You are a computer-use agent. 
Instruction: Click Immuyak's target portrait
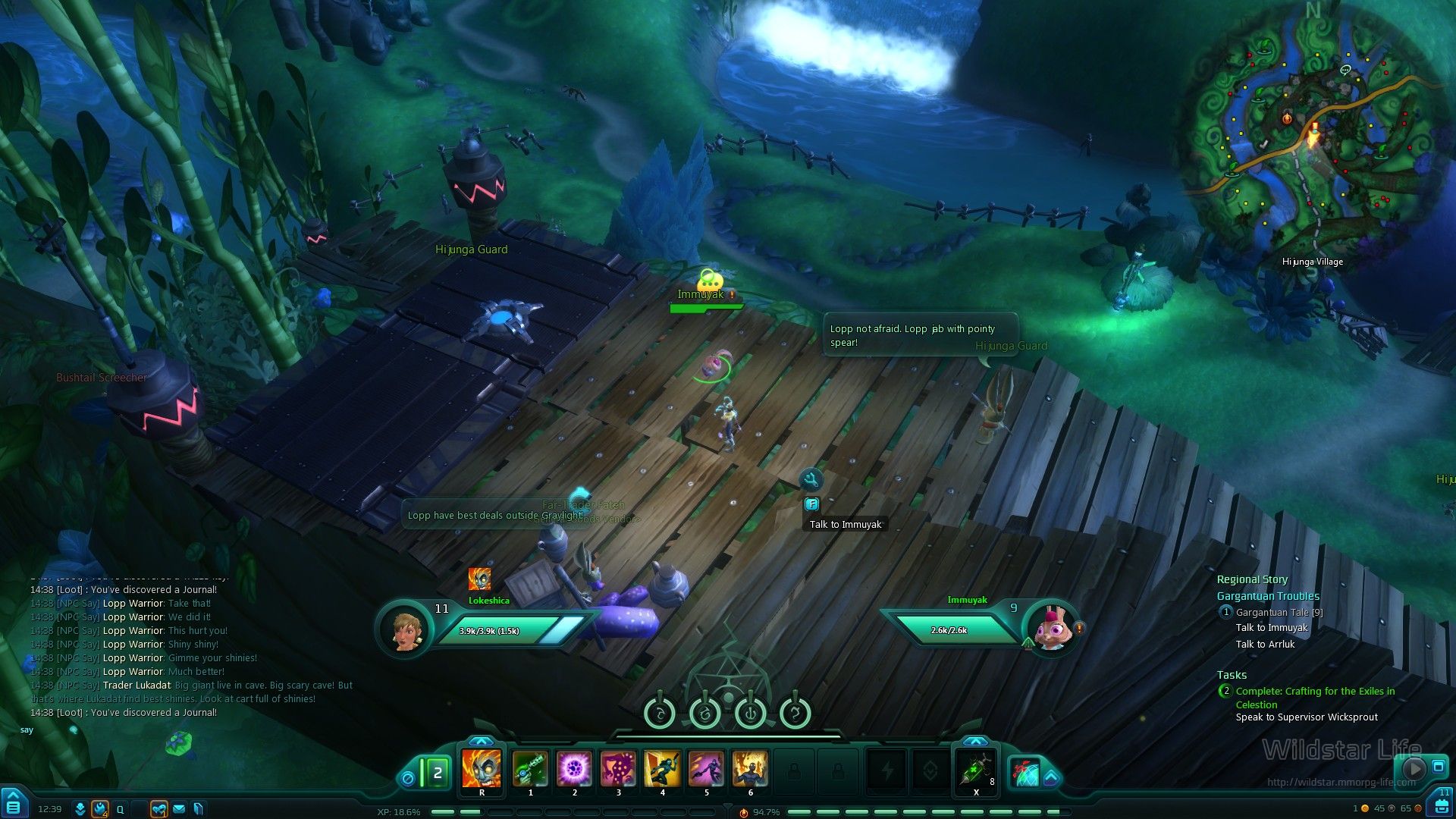[x=1051, y=628]
